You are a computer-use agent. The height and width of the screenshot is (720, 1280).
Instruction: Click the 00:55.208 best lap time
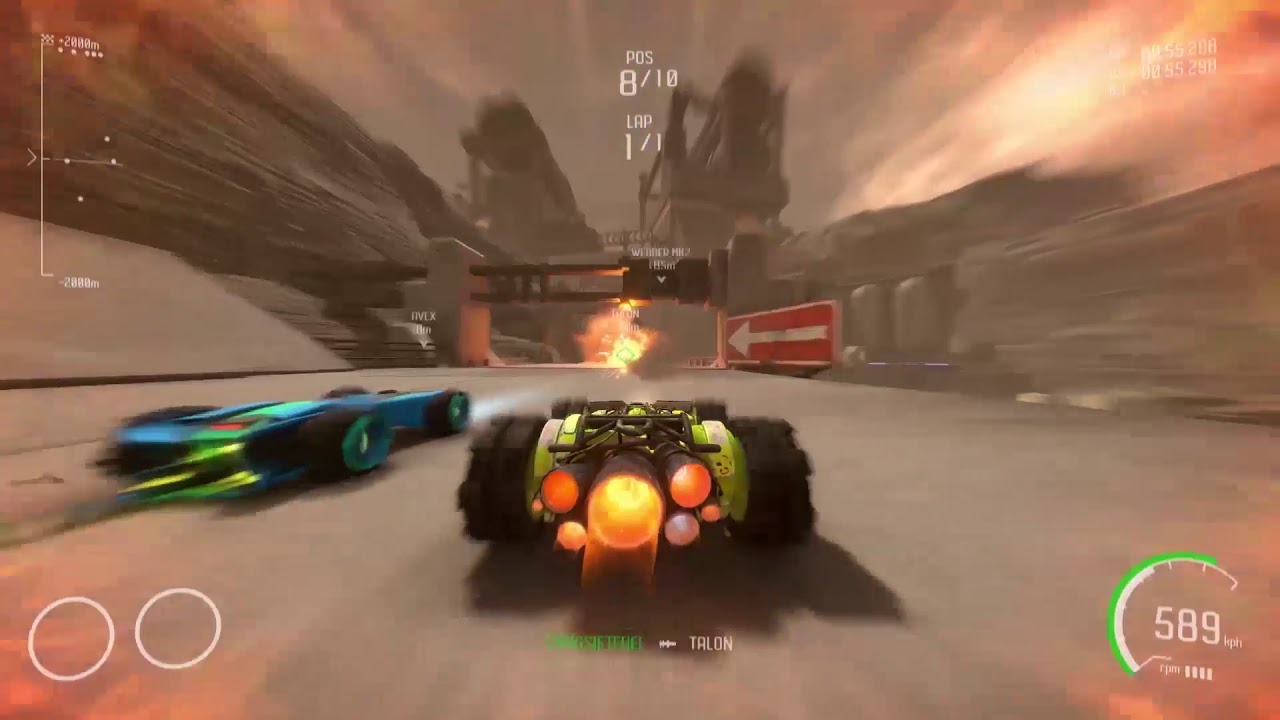click(1177, 45)
